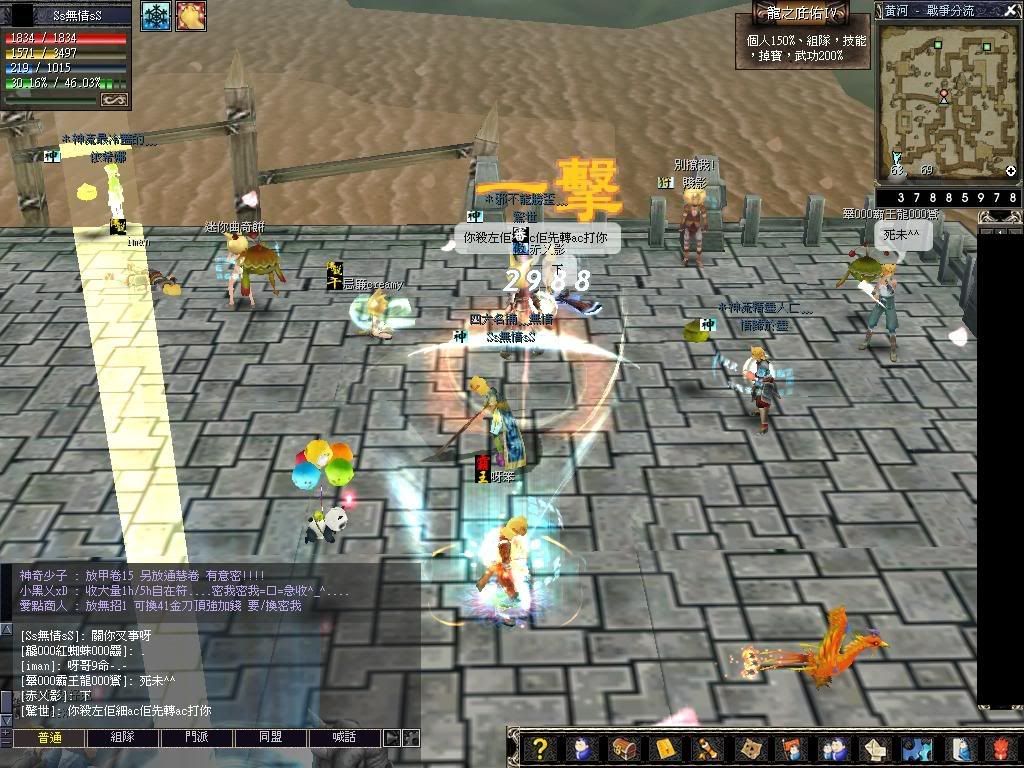Screen dimensions: 1024x768
Task: Open the question mark help icon
Action: point(540,748)
